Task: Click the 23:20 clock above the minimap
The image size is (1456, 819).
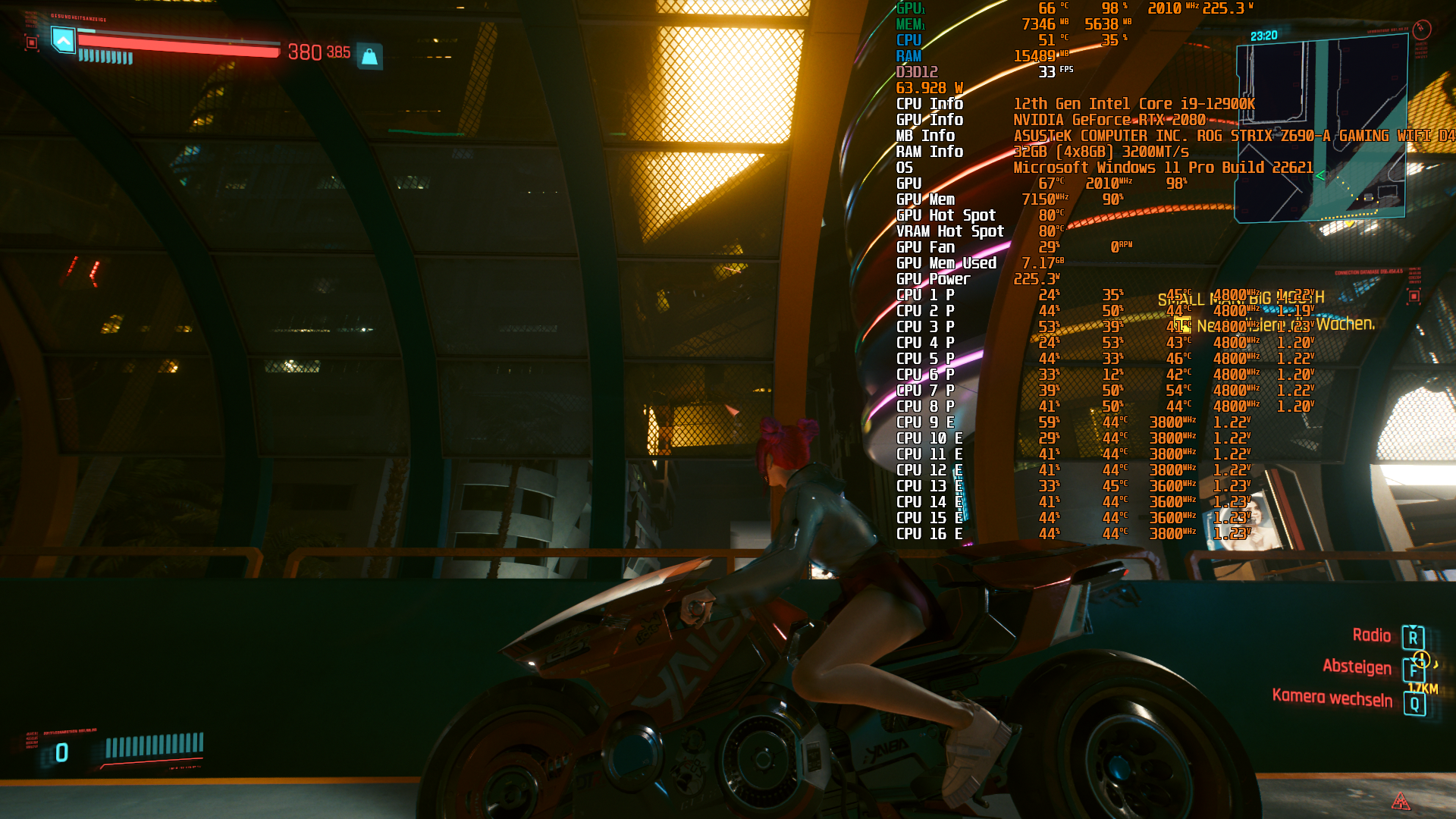Action: coord(1263,35)
